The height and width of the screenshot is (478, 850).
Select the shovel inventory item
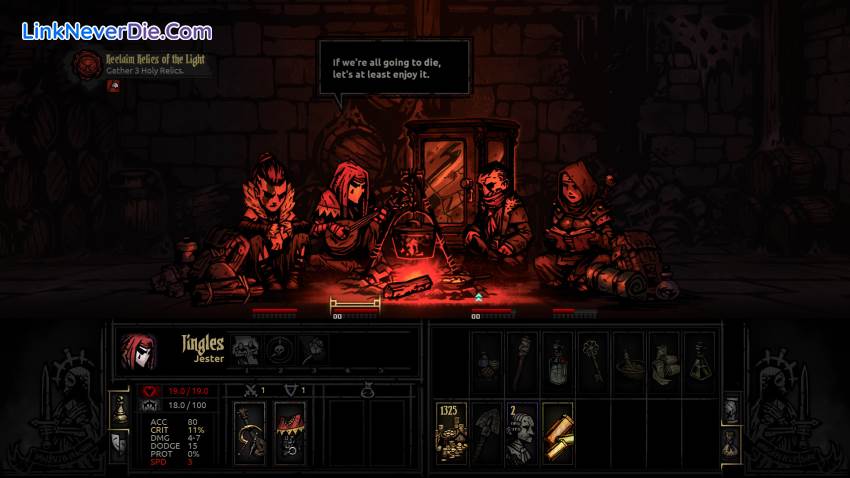[x=487, y=432]
